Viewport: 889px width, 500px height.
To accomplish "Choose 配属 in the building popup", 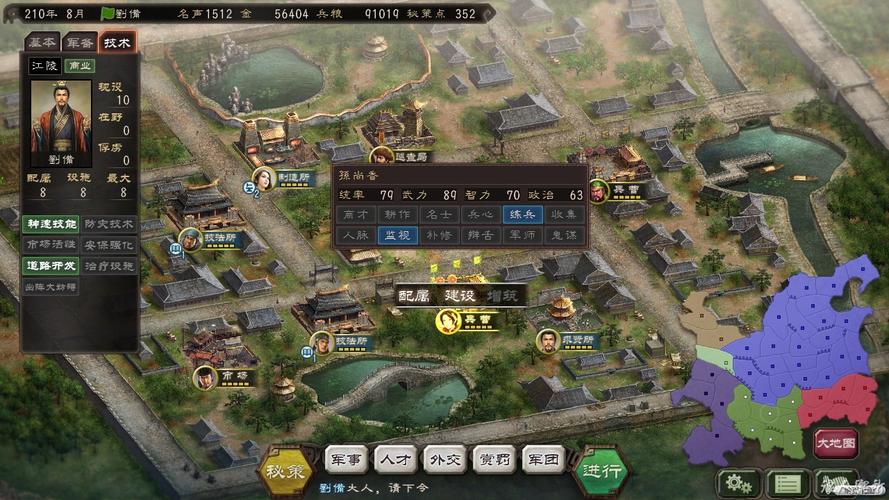I will pos(414,296).
